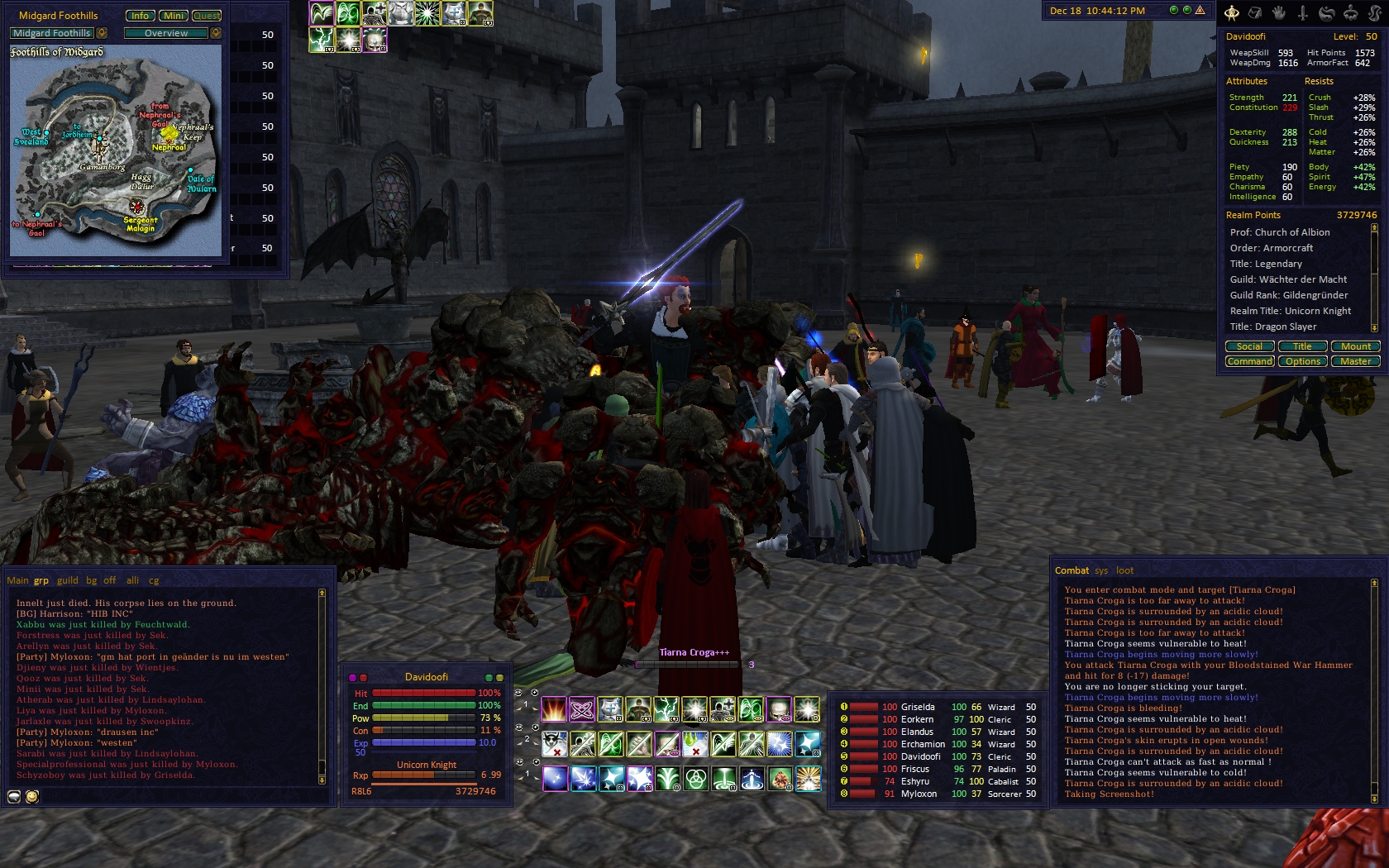
Task: Open the Social window
Action: (x=1249, y=346)
